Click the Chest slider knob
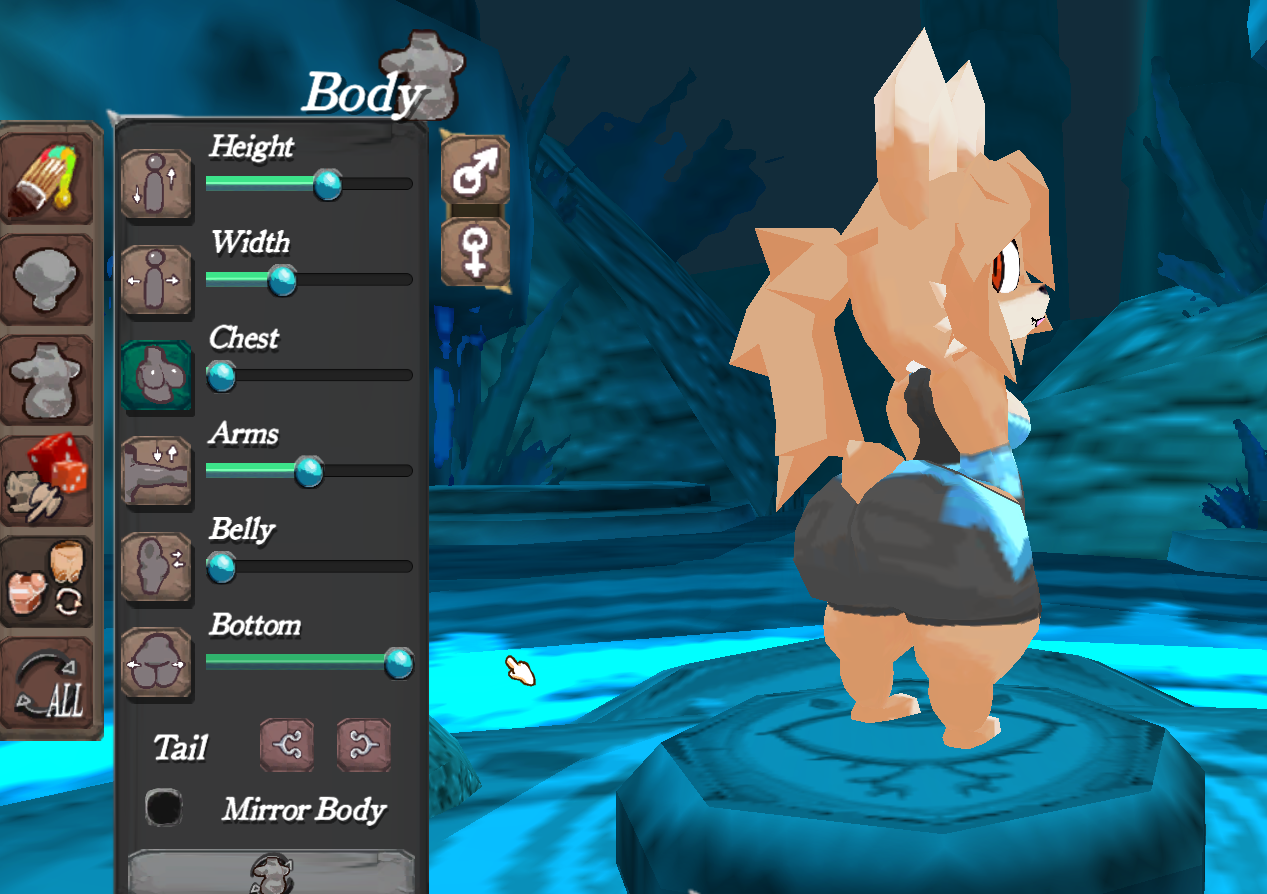1267x894 pixels. click(221, 376)
